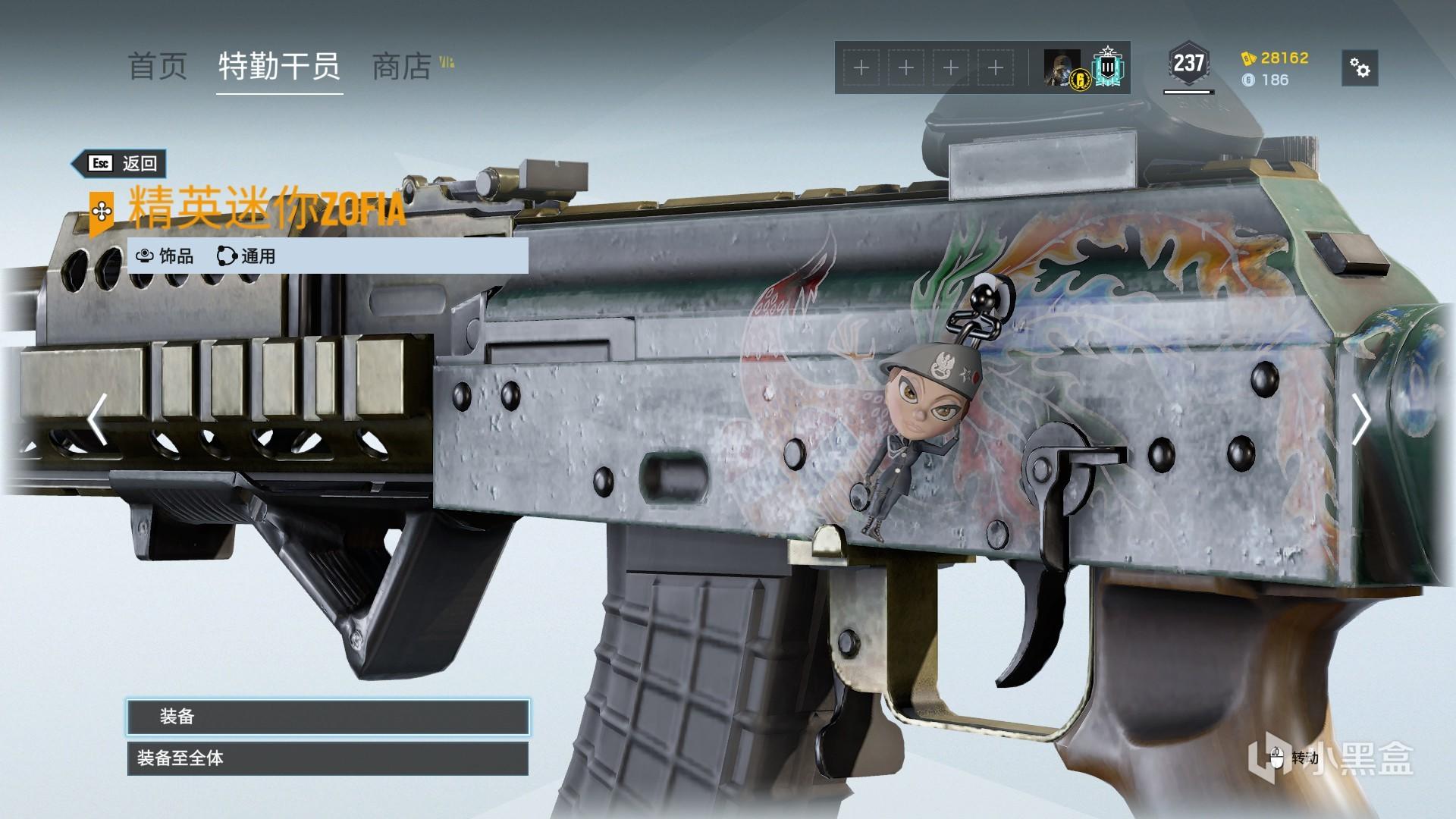Go to the 商店 shop tab
This screenshot has height=819, width=1456.
click(x=402, y=67)
